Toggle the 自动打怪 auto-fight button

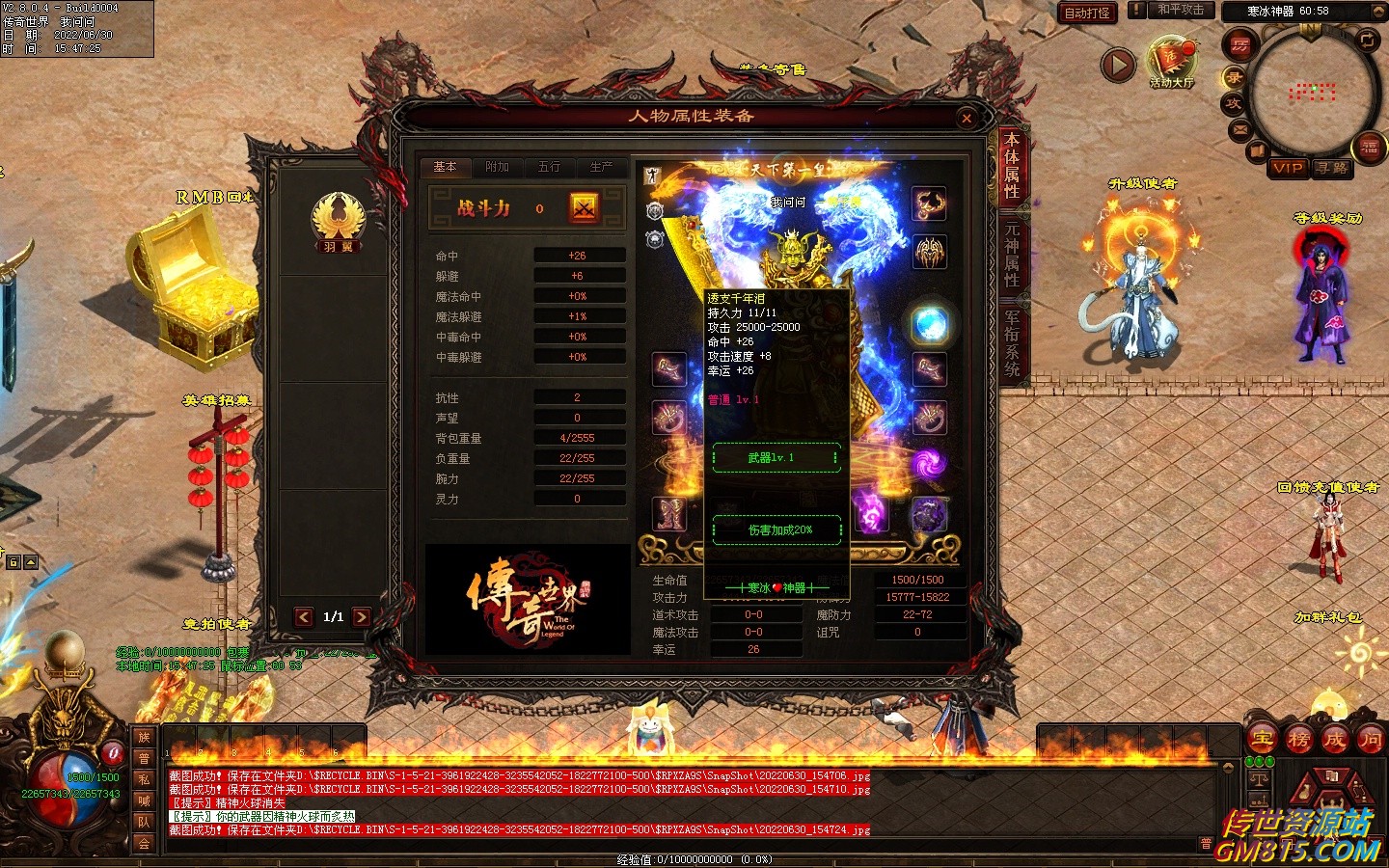click(1087, 13)
